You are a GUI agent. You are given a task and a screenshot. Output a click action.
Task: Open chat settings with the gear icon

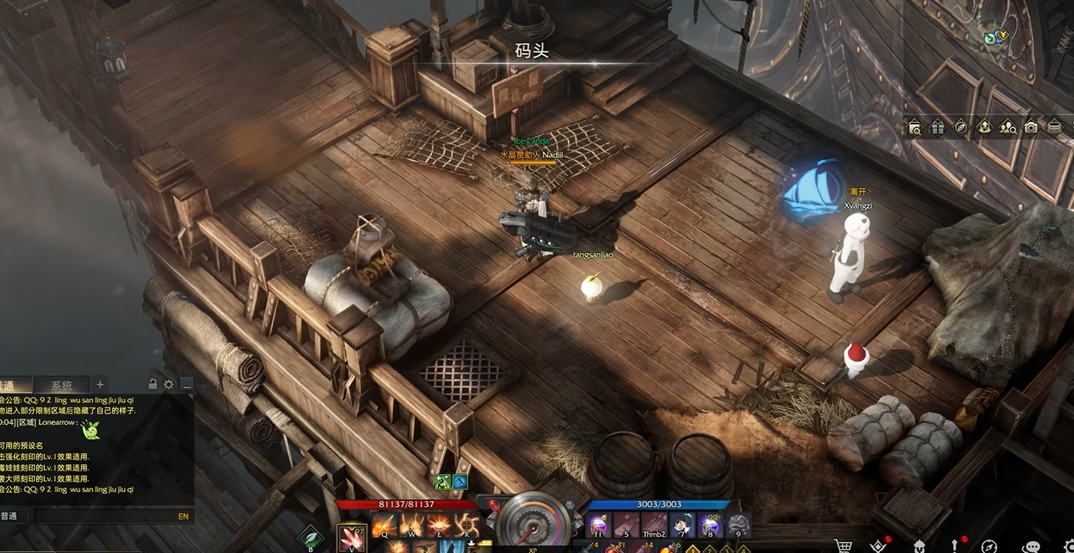pyautogui.click(x=169, y=384)
